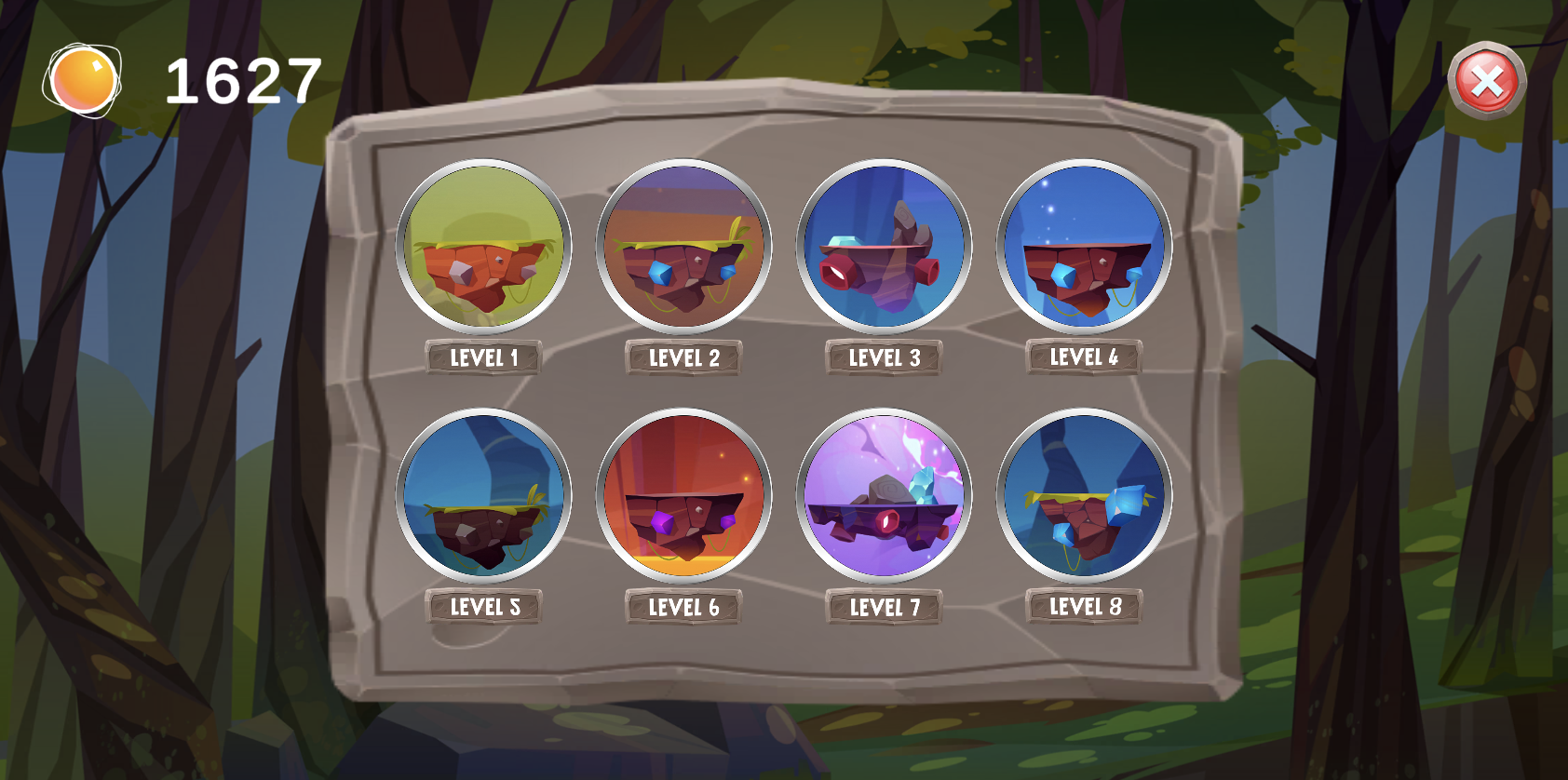Viewport: 1568px width, 780px height.
Task: Open Level 2 with the cave platform artwork
Action: click(684, 248)
